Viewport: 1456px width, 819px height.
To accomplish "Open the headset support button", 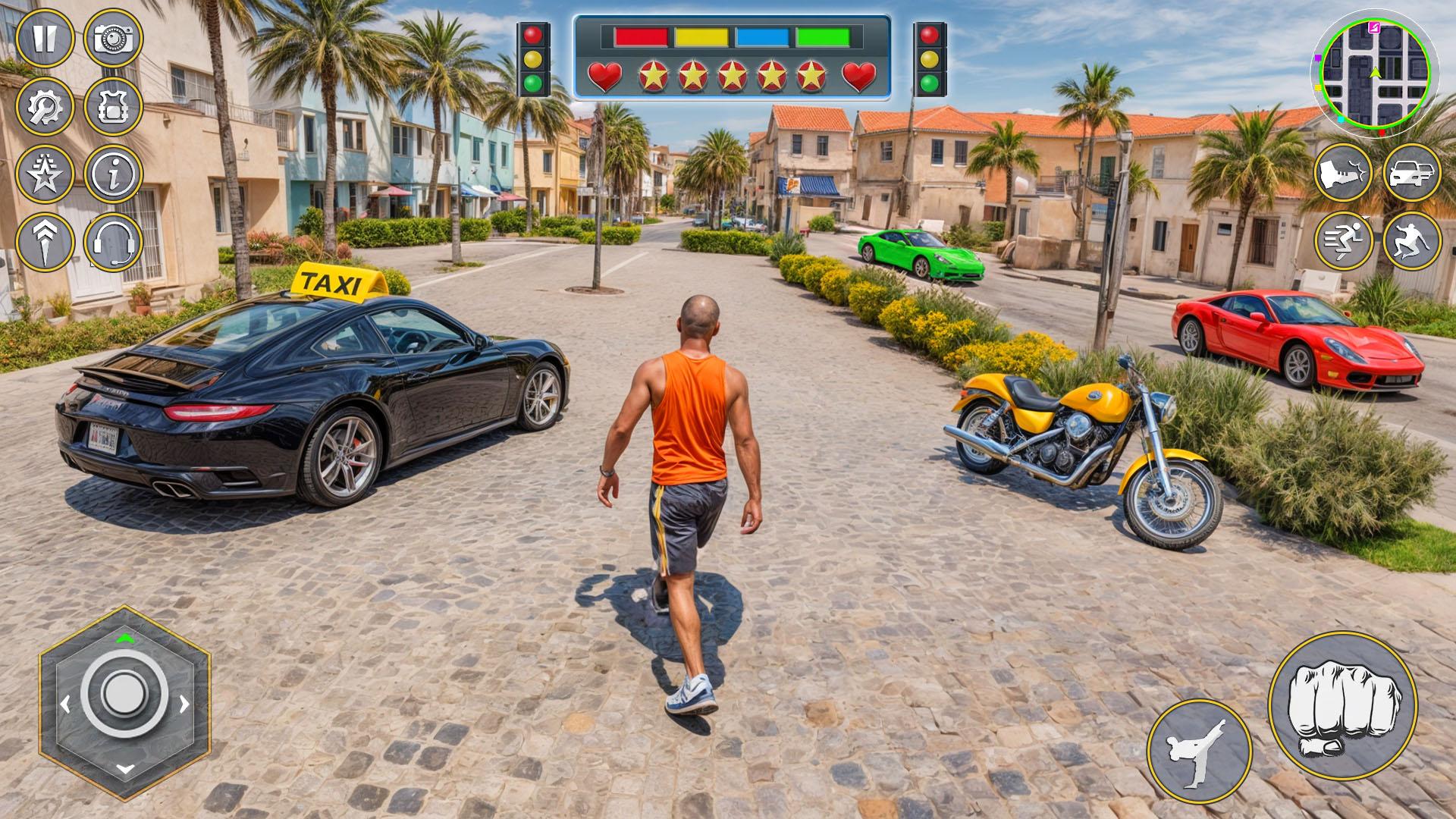I will (x=114, y=242).
